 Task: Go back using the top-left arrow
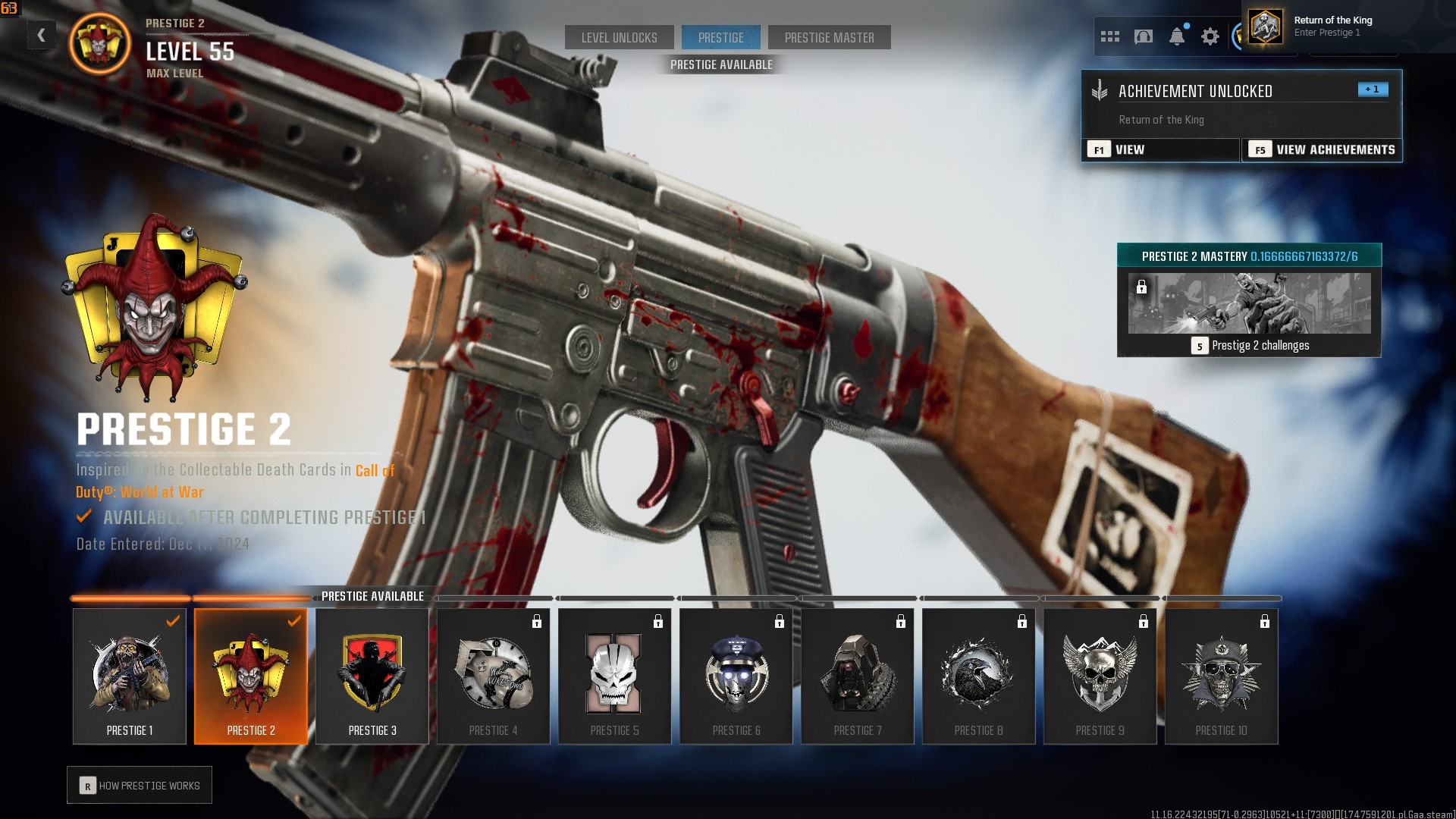tap(42, 35)
